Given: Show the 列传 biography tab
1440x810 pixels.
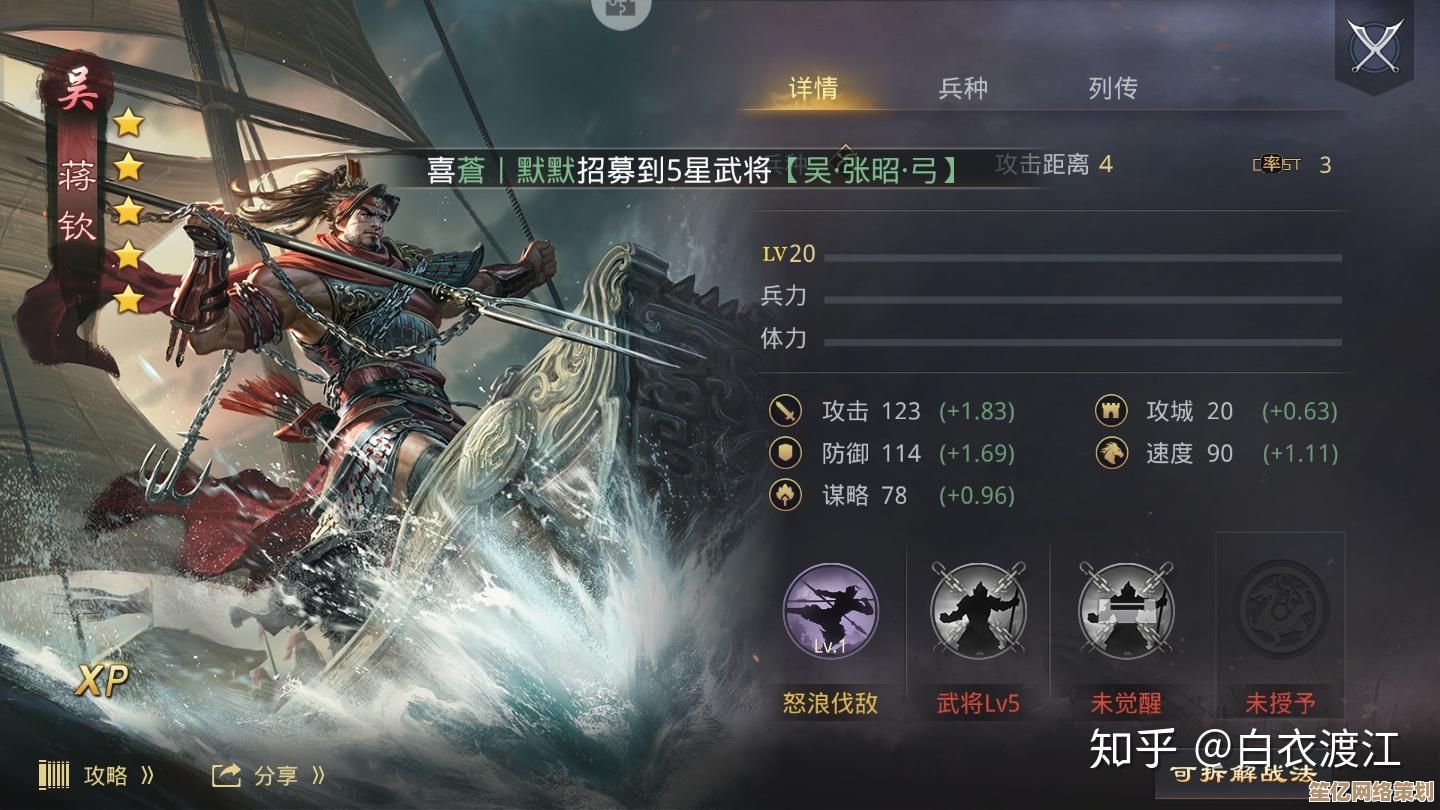Looking at the screenshot, I should click(1113, 88).
